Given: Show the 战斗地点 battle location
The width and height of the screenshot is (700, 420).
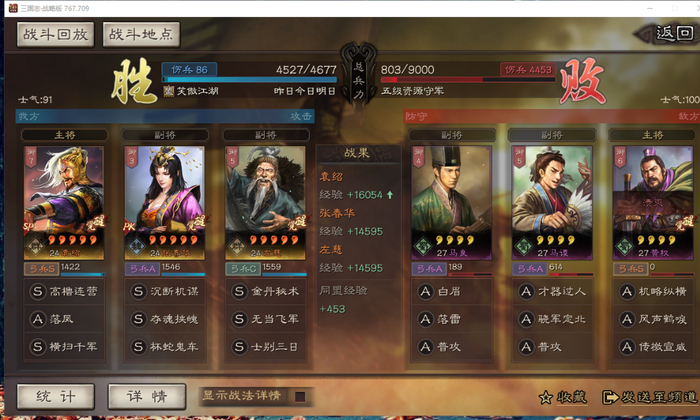Looking at the screenshot, I should [x=141, y=34].
